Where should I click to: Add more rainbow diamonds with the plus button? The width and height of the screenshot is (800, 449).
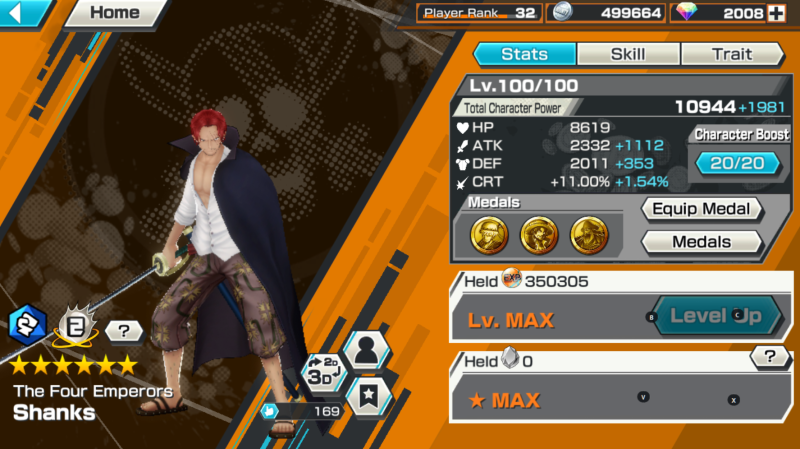pos(776,13)
